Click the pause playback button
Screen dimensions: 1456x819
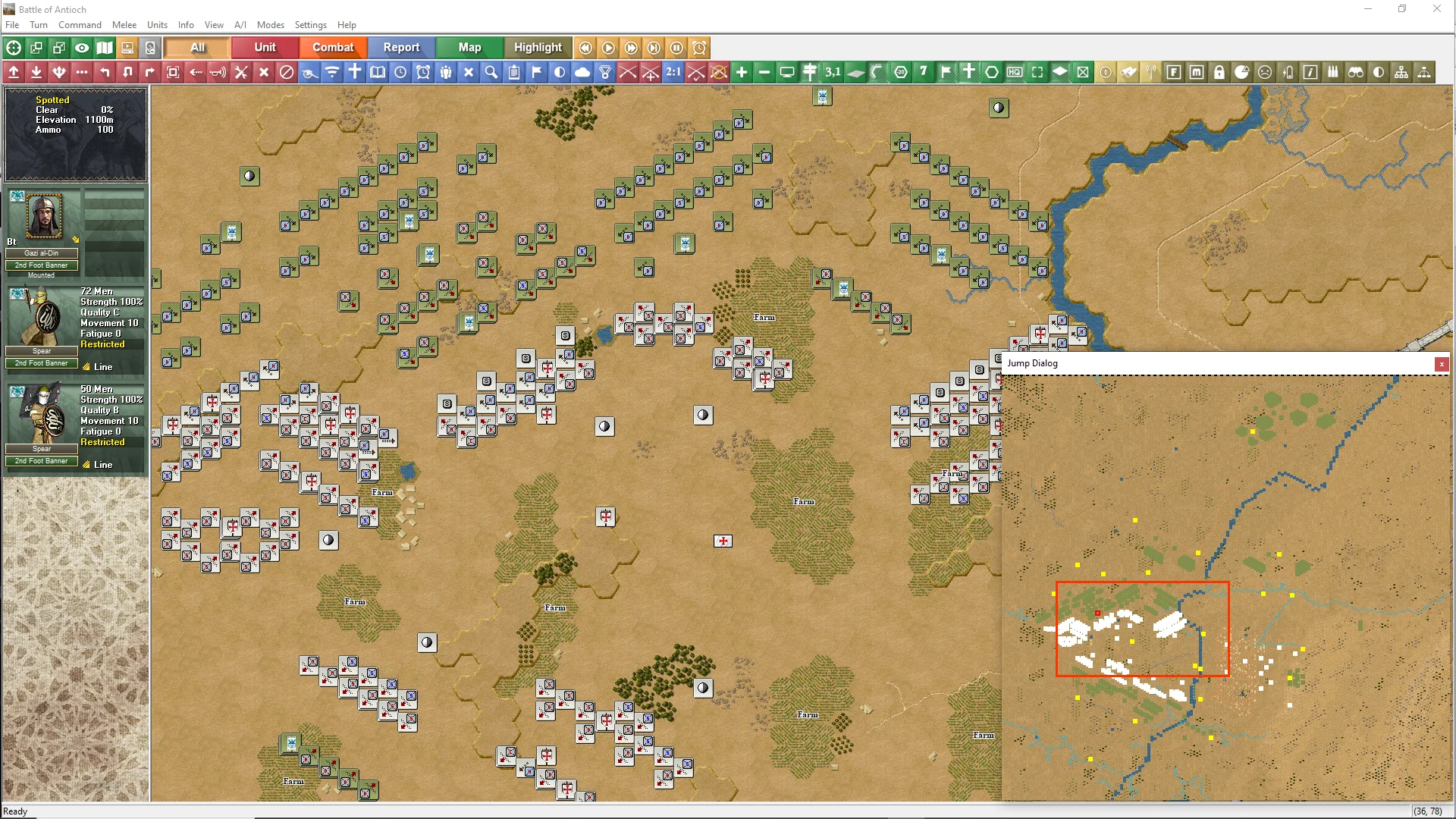(676, 48)
